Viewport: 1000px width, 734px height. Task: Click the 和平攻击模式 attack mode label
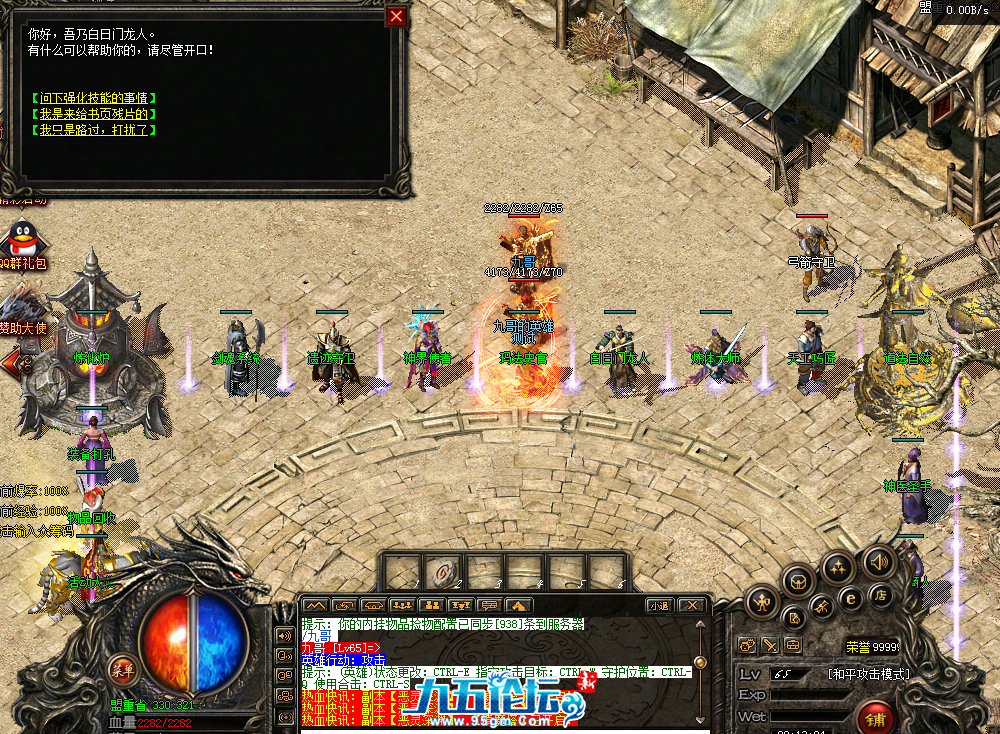tap(868, 673)
